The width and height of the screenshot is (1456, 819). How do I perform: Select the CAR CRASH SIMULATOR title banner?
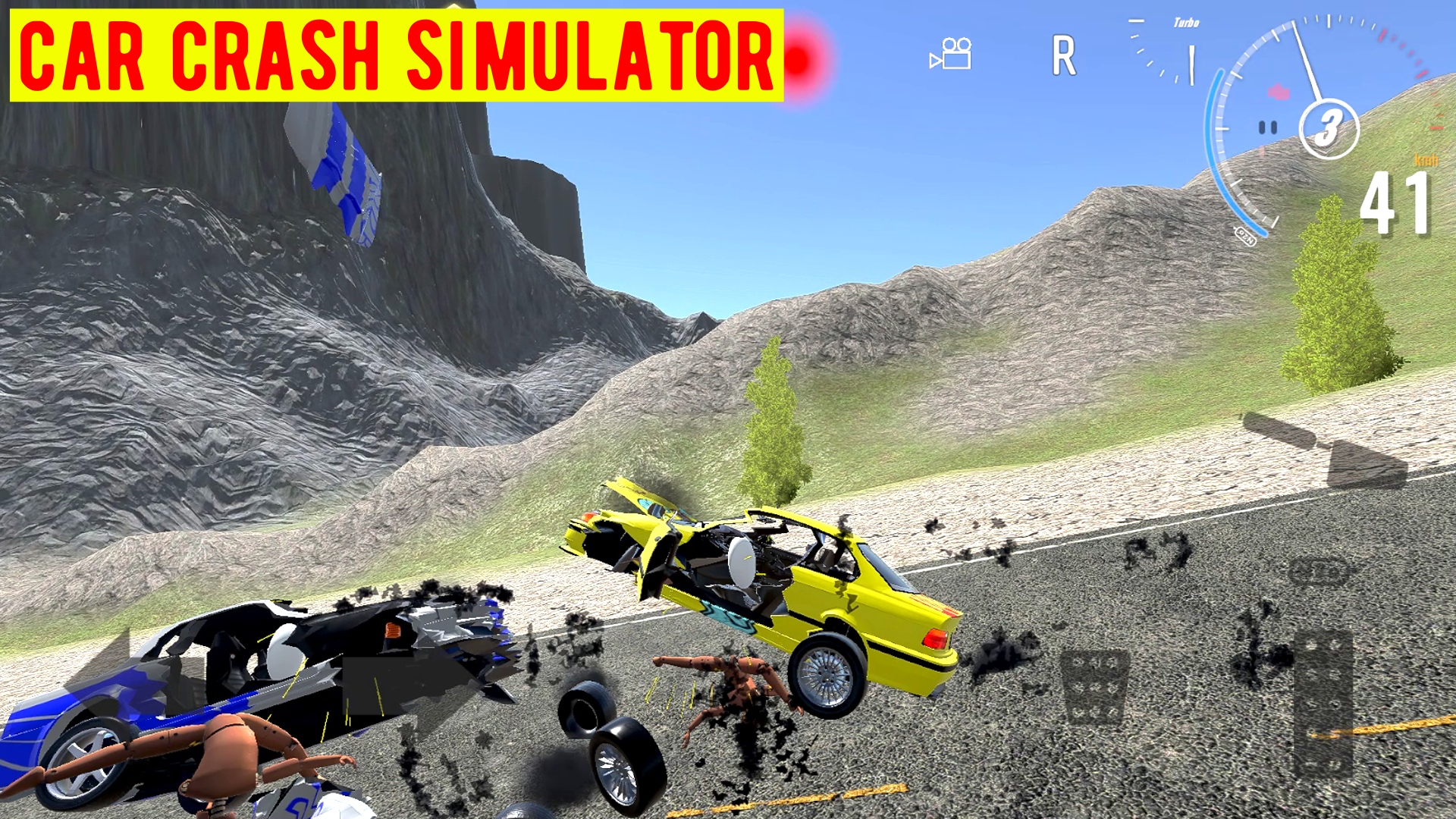(x=394, y=52)
